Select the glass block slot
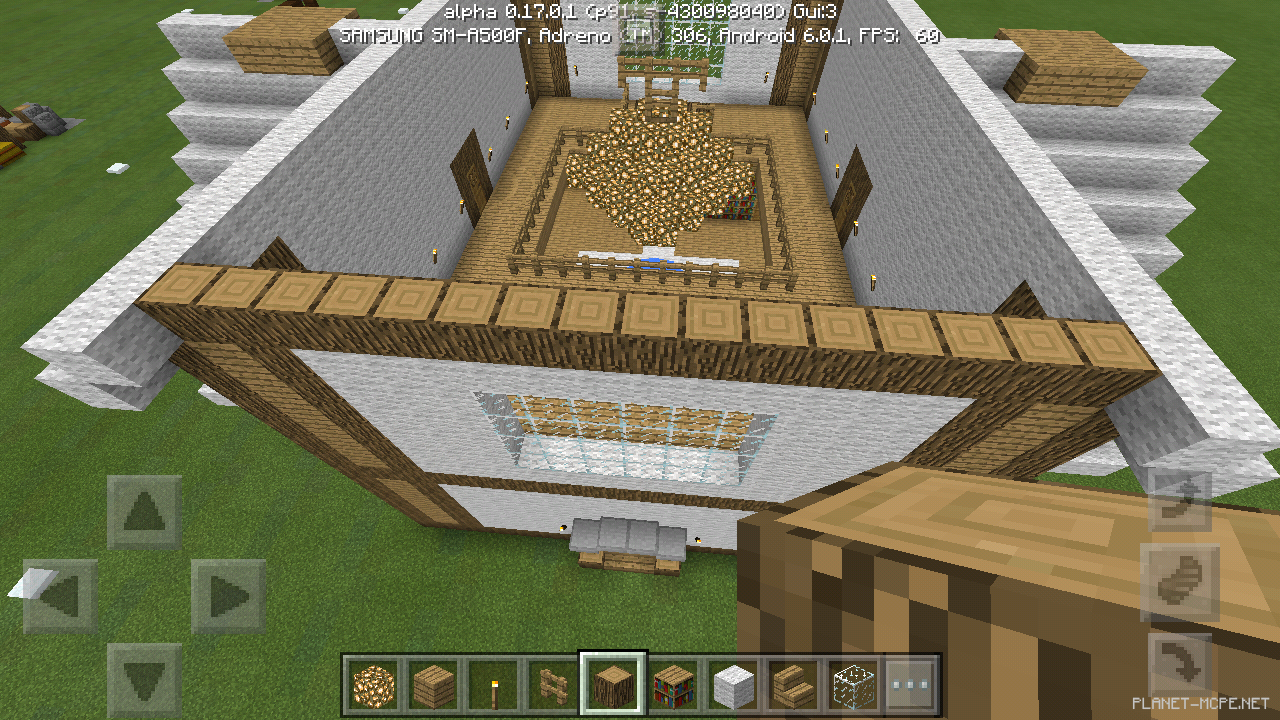 851,685
